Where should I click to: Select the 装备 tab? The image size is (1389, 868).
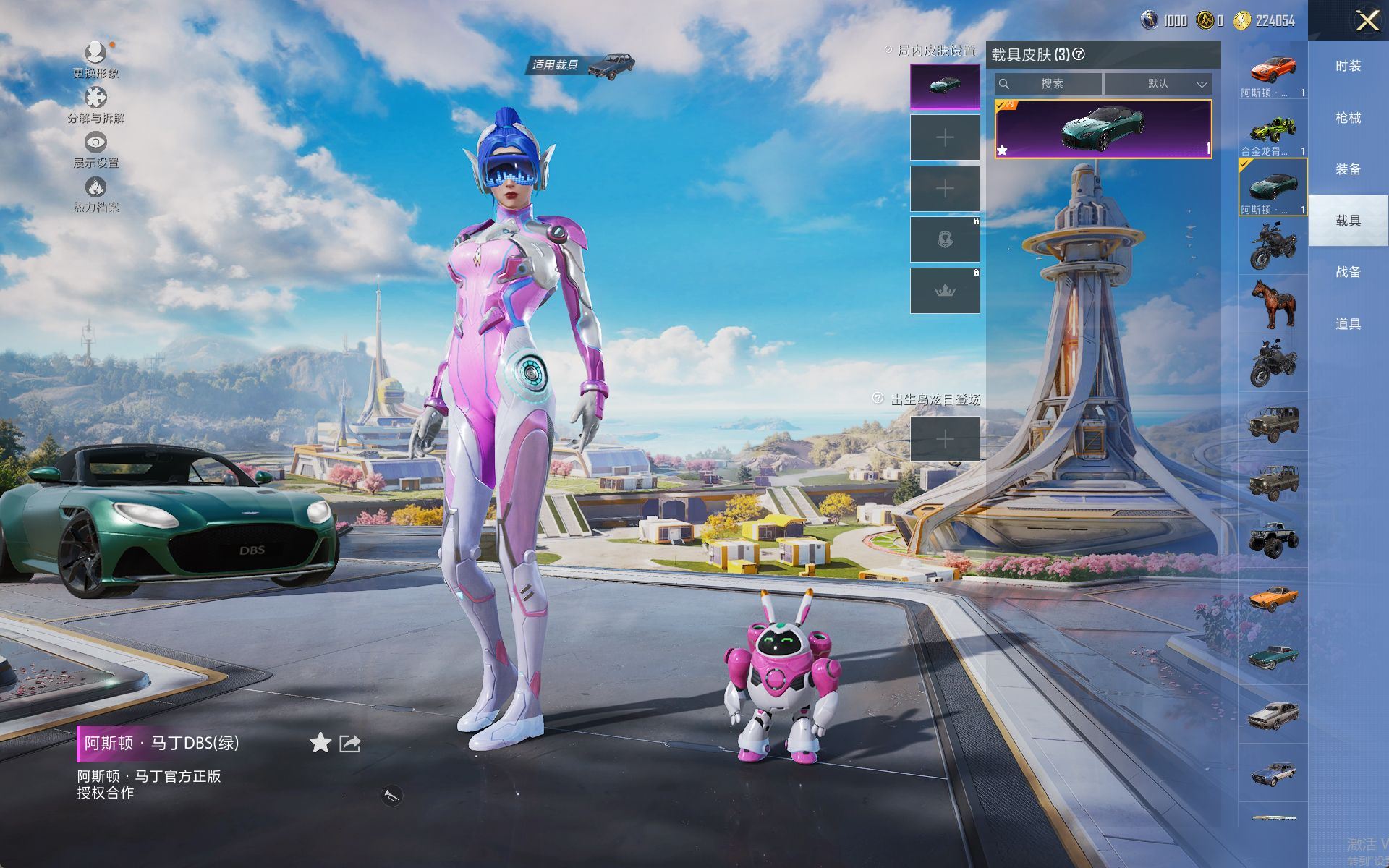tap(1348, 169)
